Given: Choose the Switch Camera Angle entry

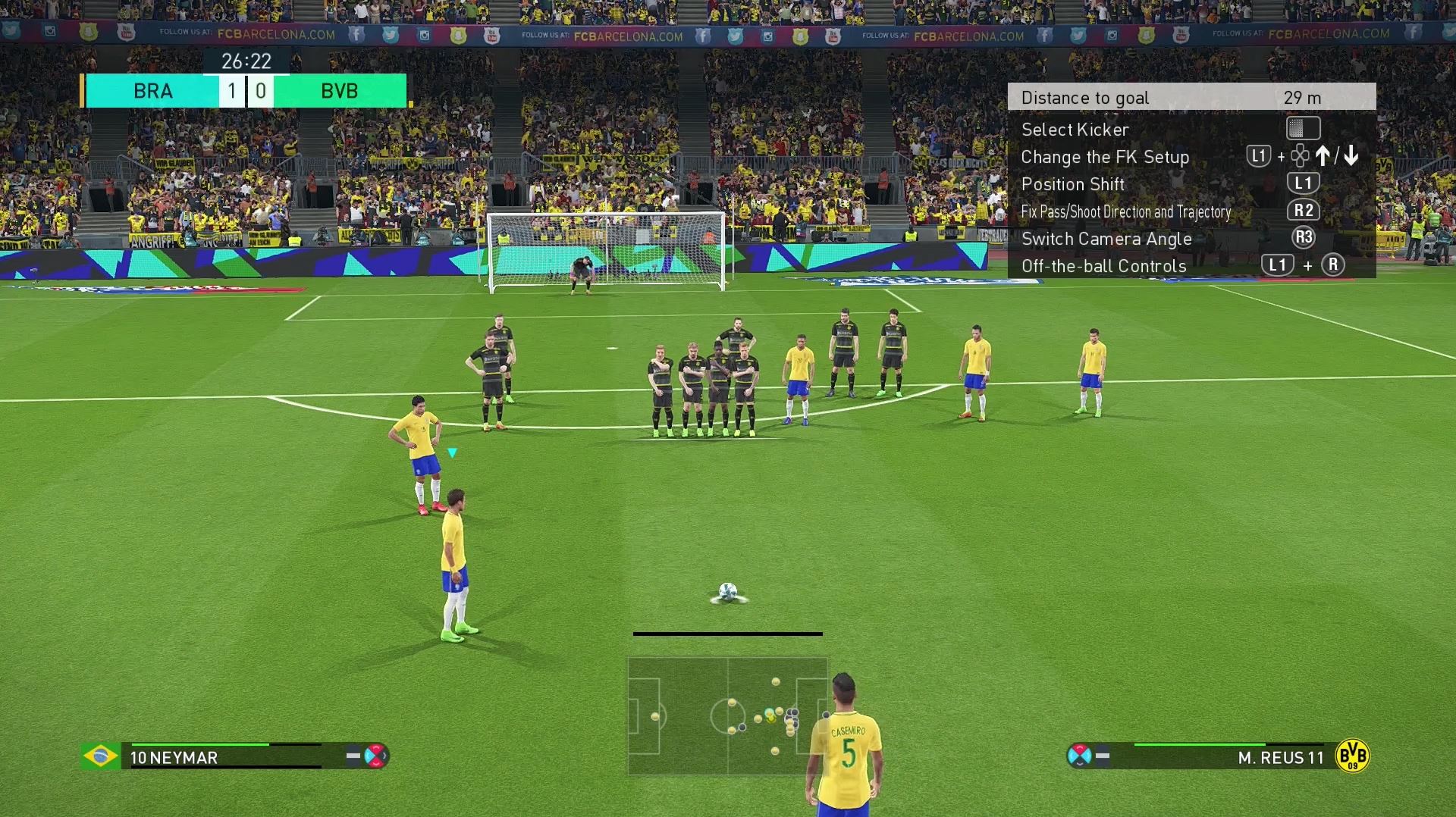Looking at the screenshot, I should point(1106,239).
